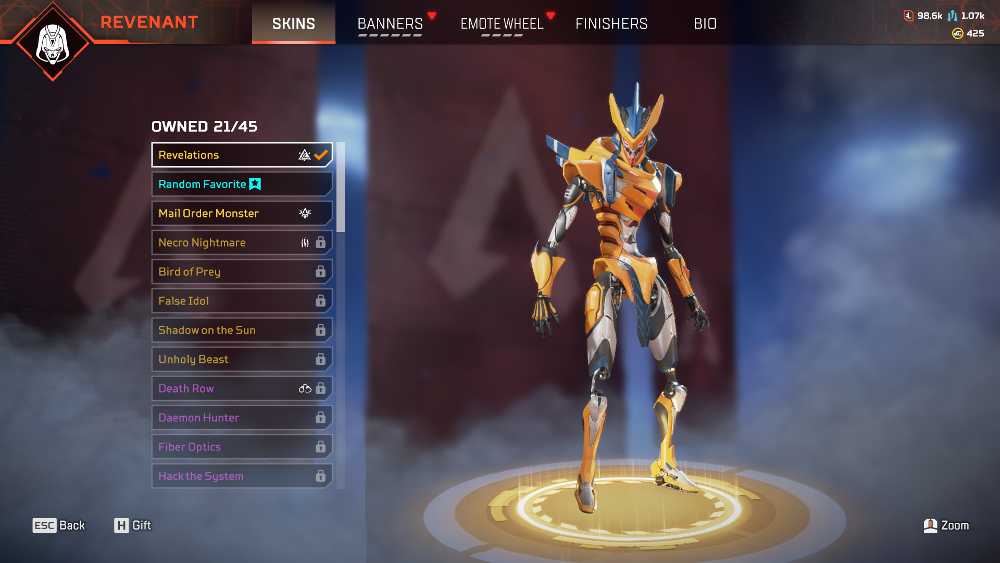Preview the Bird of Prey skin

(242, 271)
